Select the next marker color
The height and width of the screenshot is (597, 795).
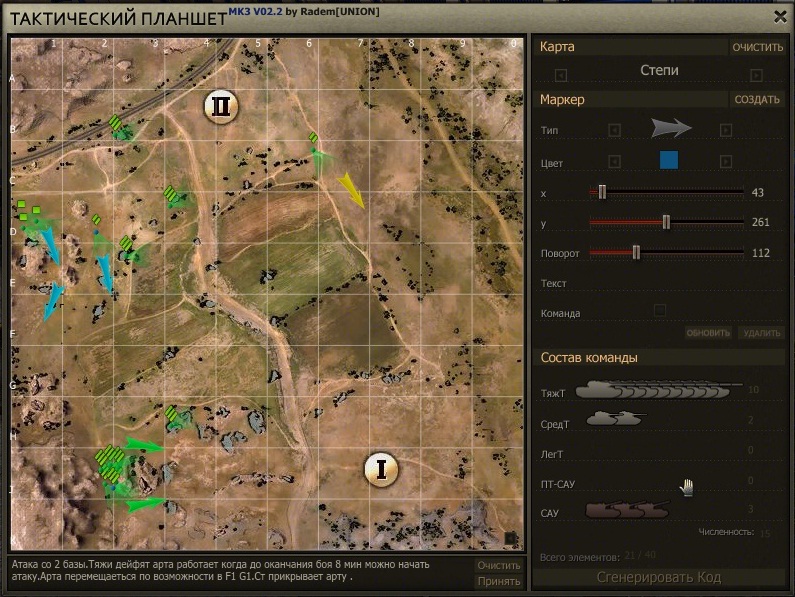[726, 162]
